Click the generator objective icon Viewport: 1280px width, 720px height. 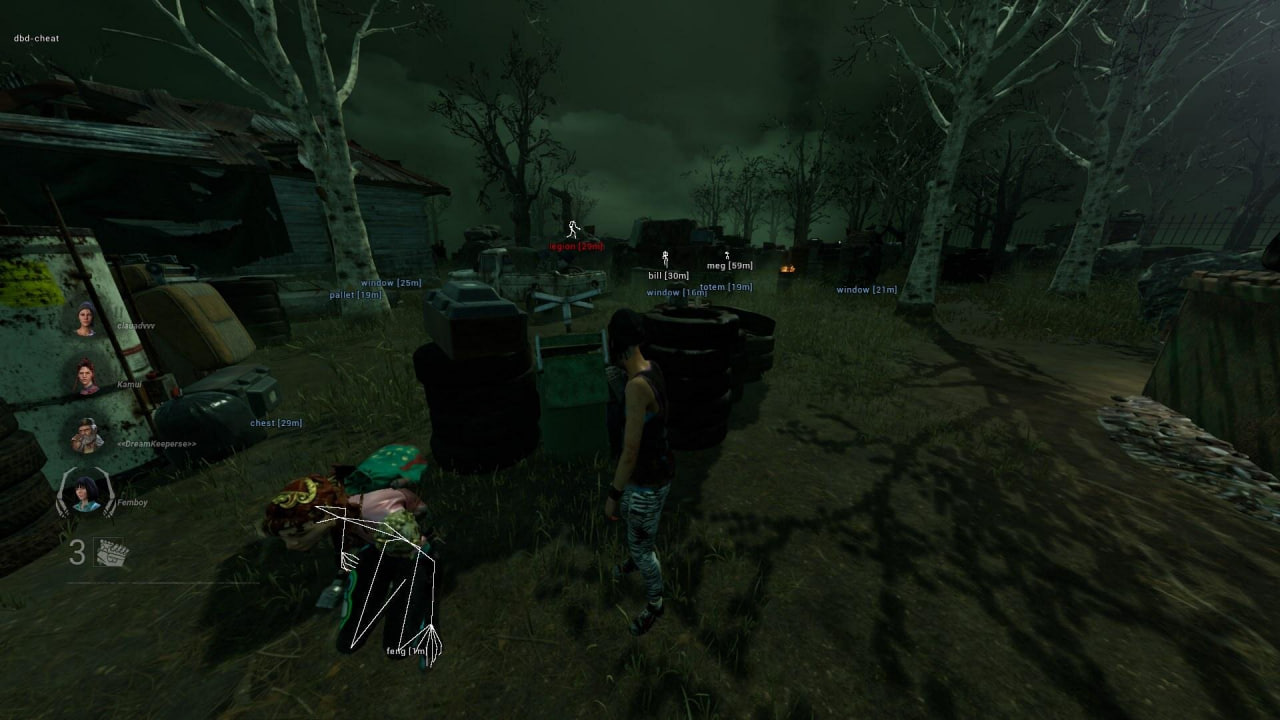(111, 553)
